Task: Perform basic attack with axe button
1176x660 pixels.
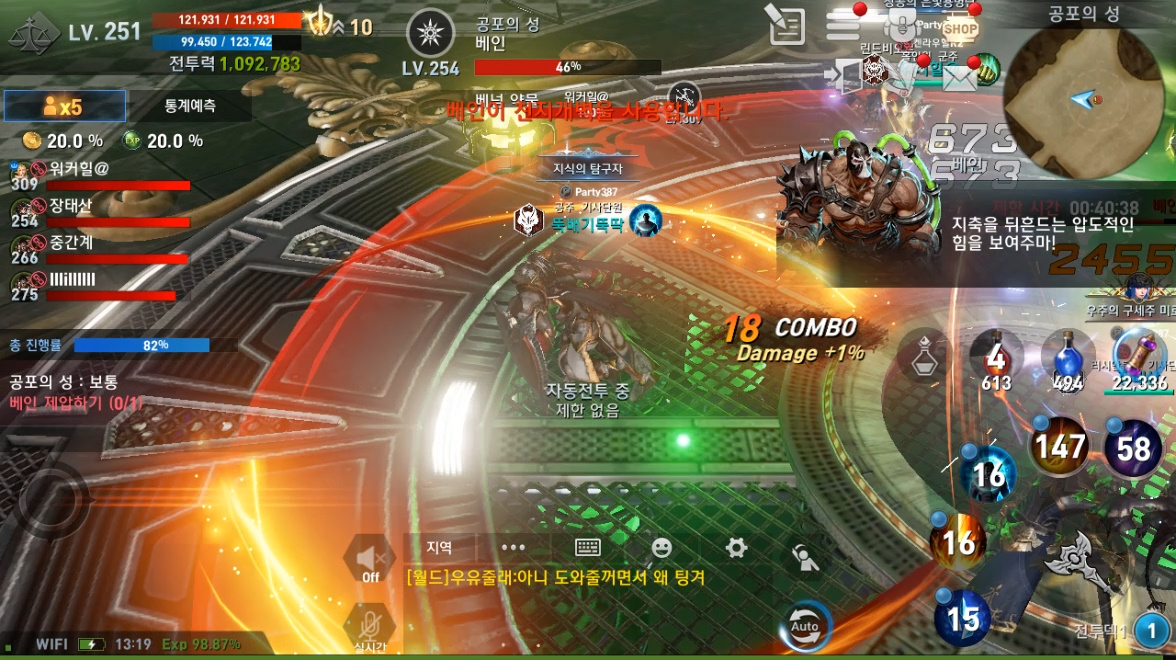Action: click(x=1078, y=560)
